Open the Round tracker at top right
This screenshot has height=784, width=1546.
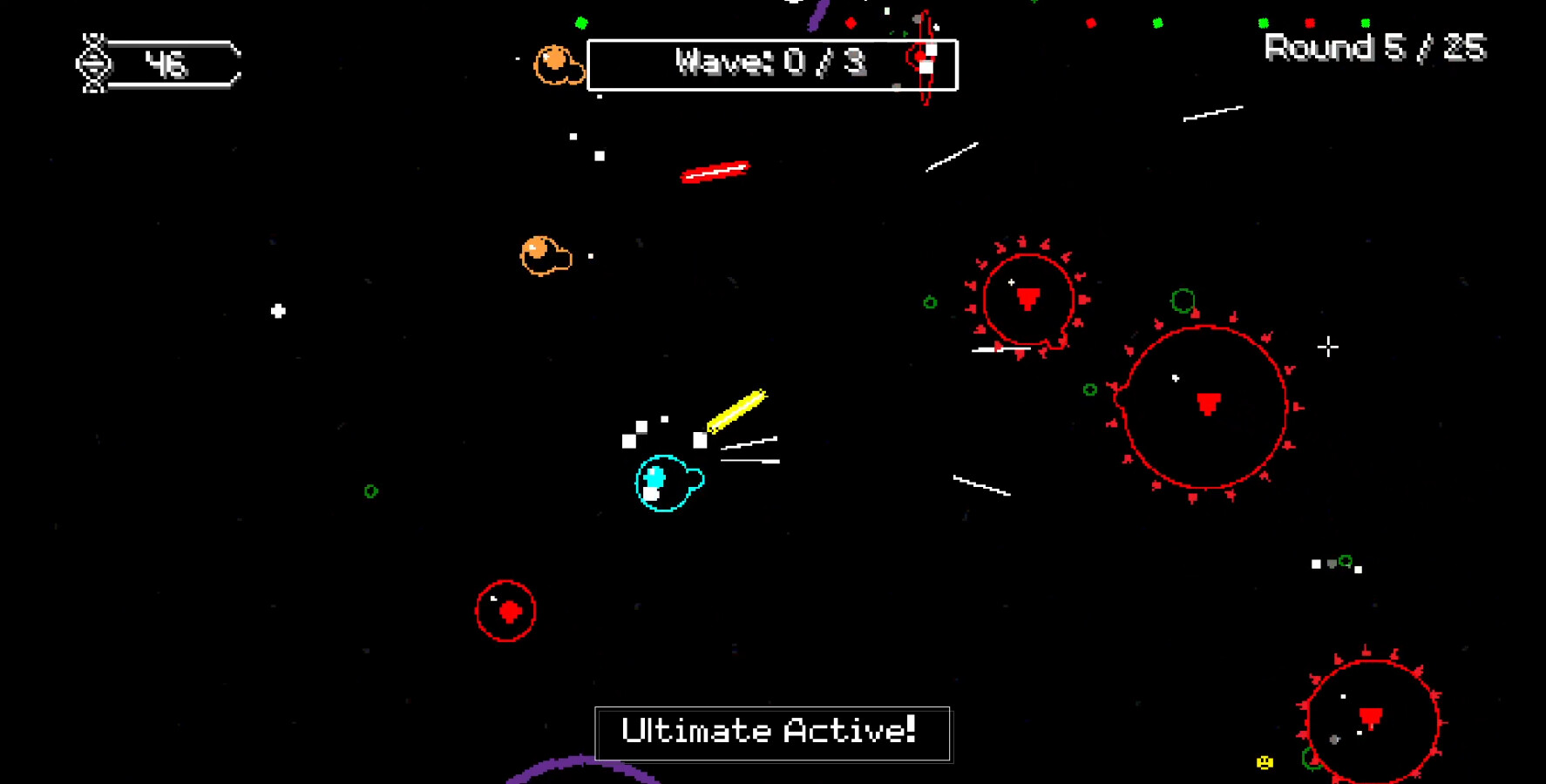click(1374, 47)
